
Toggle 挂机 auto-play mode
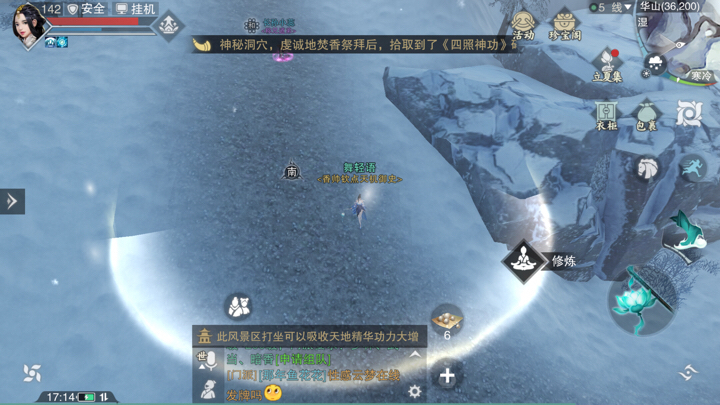click(135, 9)
